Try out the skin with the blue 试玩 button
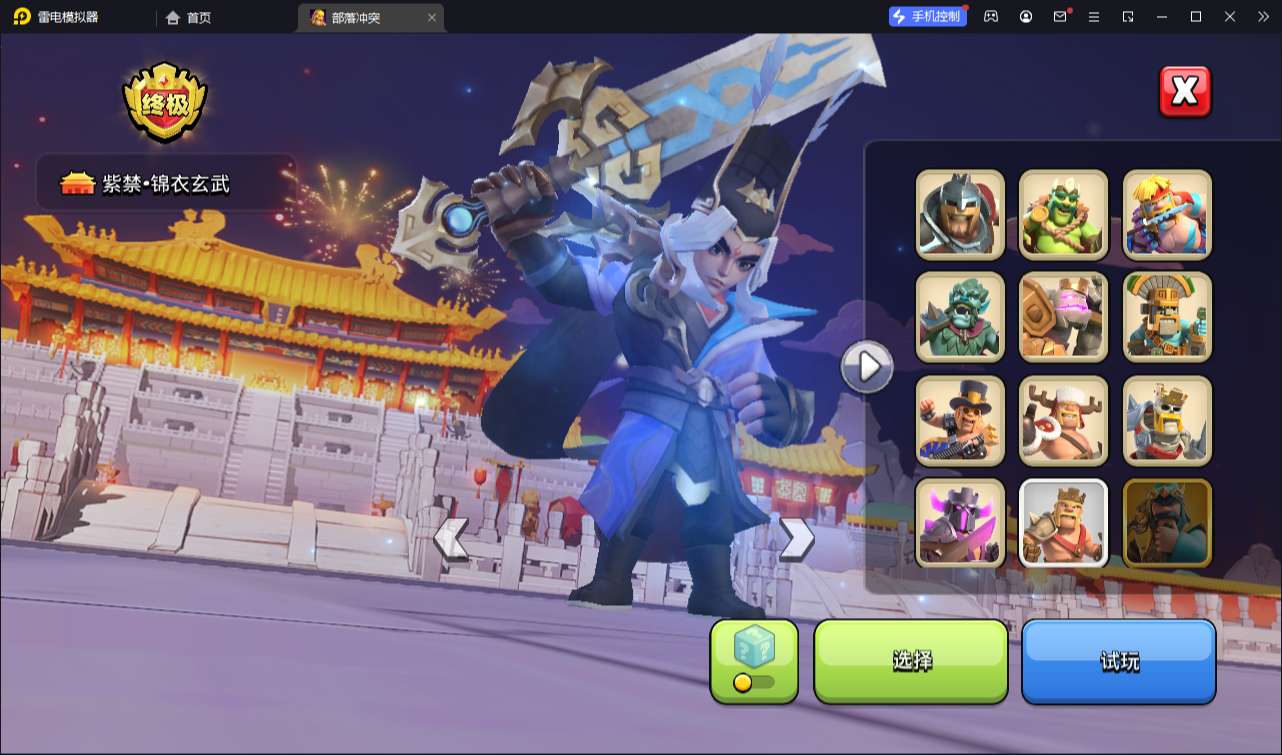 point(1118,661)
